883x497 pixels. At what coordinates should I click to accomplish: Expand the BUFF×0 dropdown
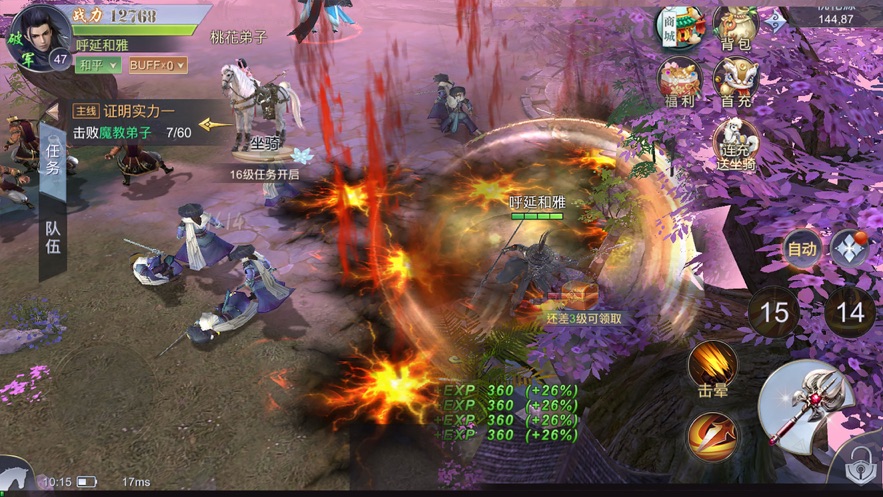coord(156,65)
